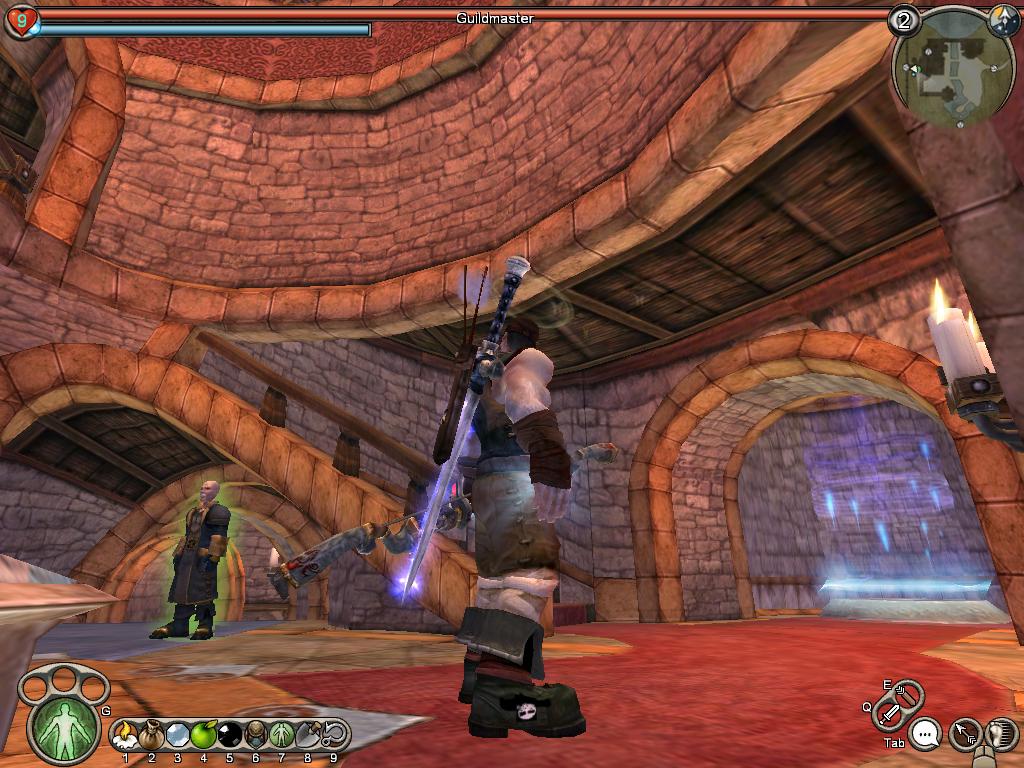The image size is (1024, 768).
Task: Click the arrow targeting icon
Action: pos(964,735)
